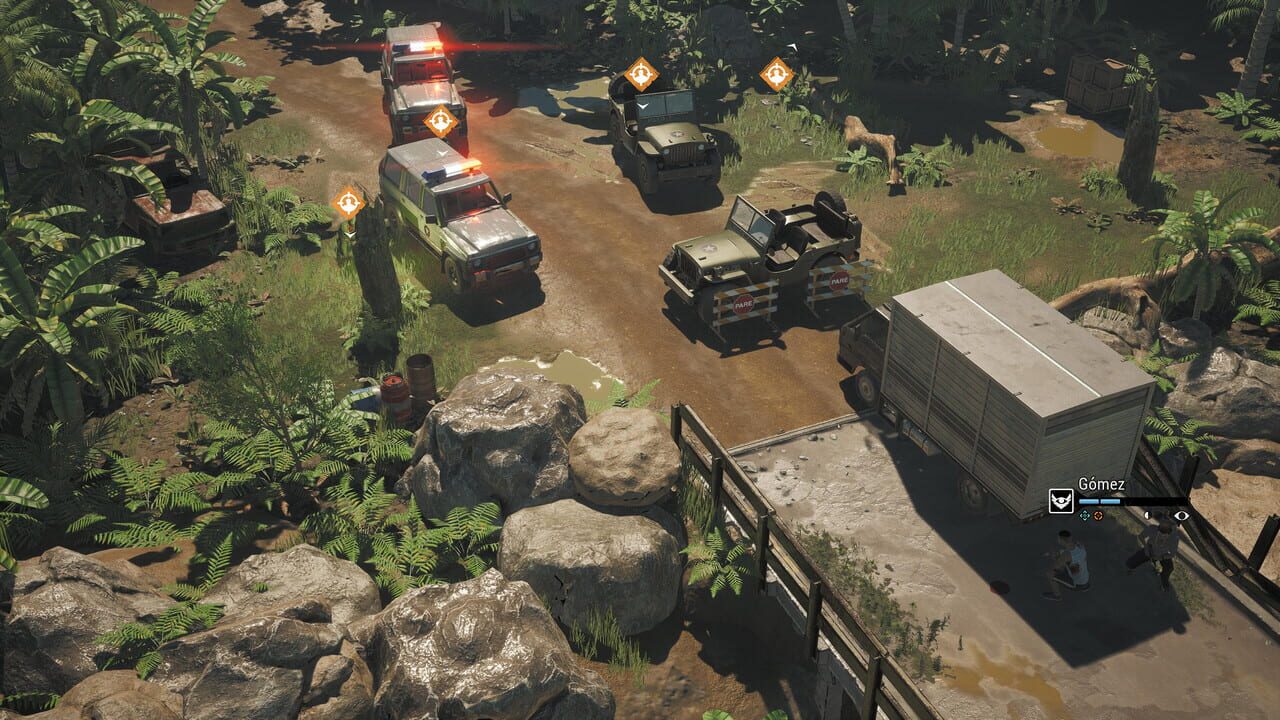Click the crescent moon indicator near Gómez's bar
The image size is (1280, 720).
(x=1148, y=516)
